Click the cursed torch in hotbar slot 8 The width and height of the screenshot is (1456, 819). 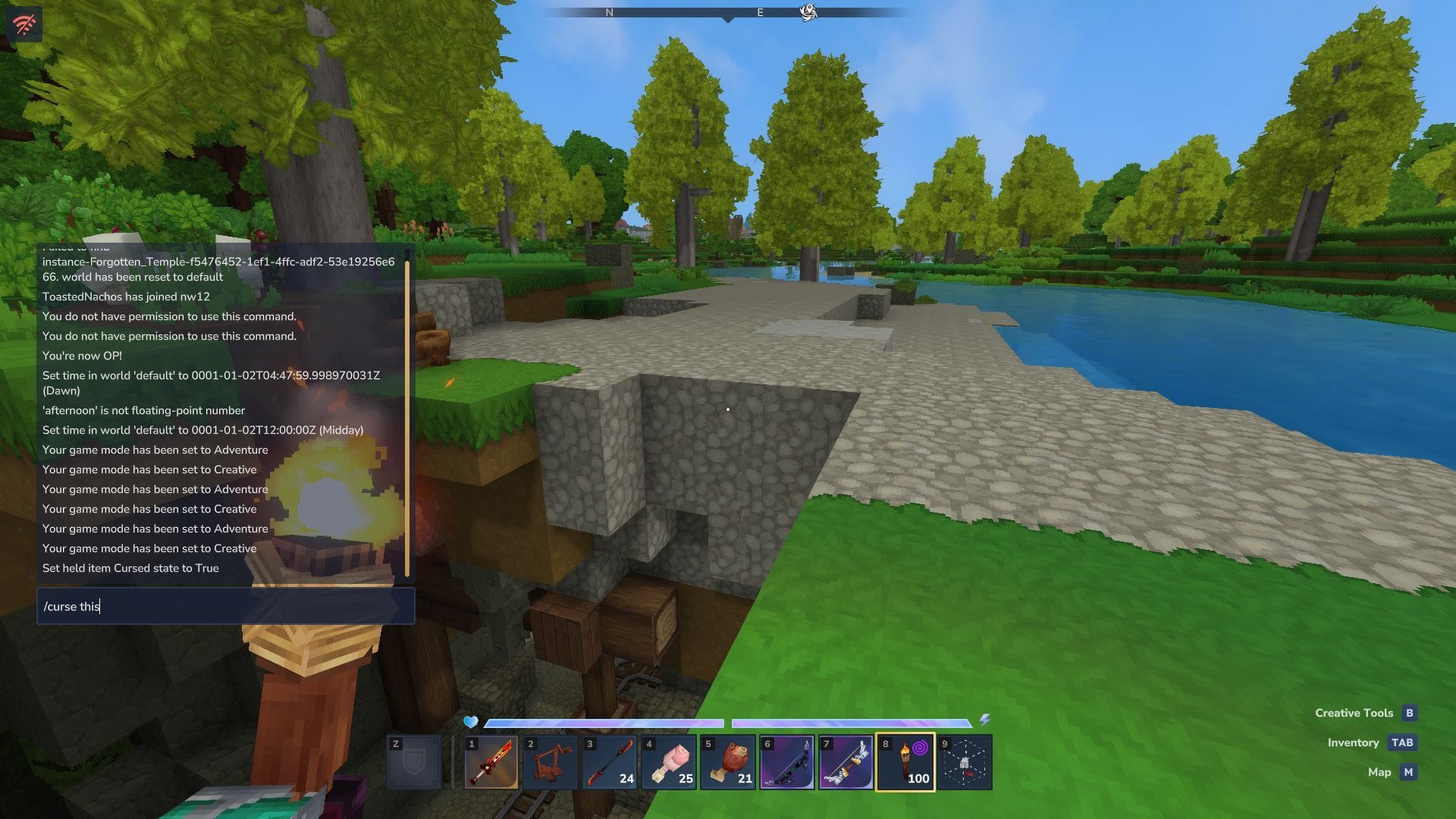click(906, 762)
